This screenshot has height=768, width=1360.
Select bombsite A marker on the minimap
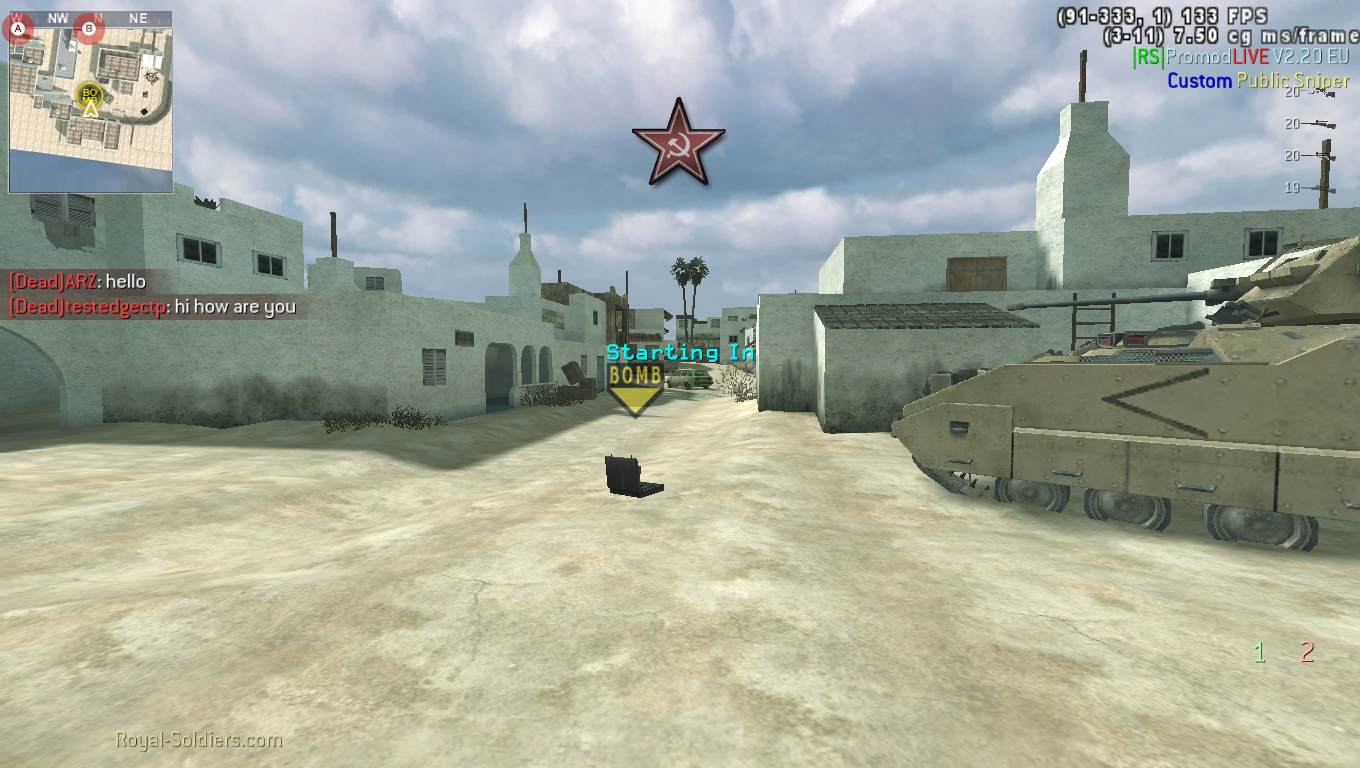click(19, 30)
